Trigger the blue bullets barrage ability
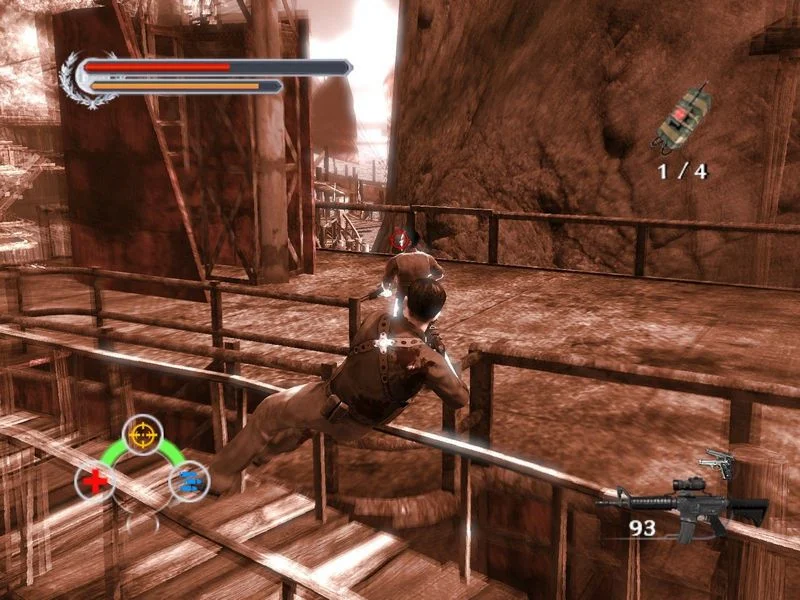This screenshot has height=600, width=800. point(188,482)
